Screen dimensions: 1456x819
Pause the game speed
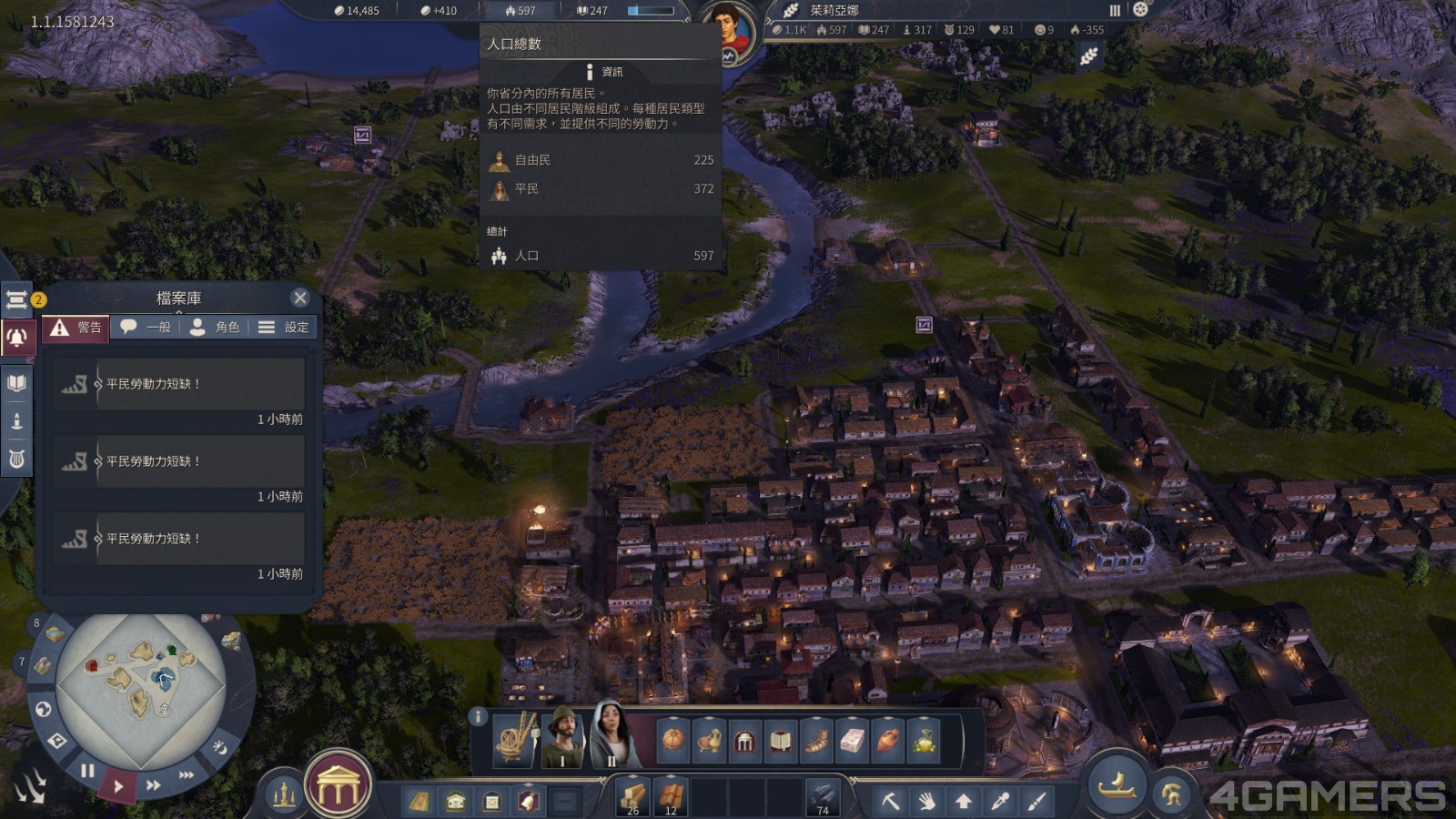point(87,771)
